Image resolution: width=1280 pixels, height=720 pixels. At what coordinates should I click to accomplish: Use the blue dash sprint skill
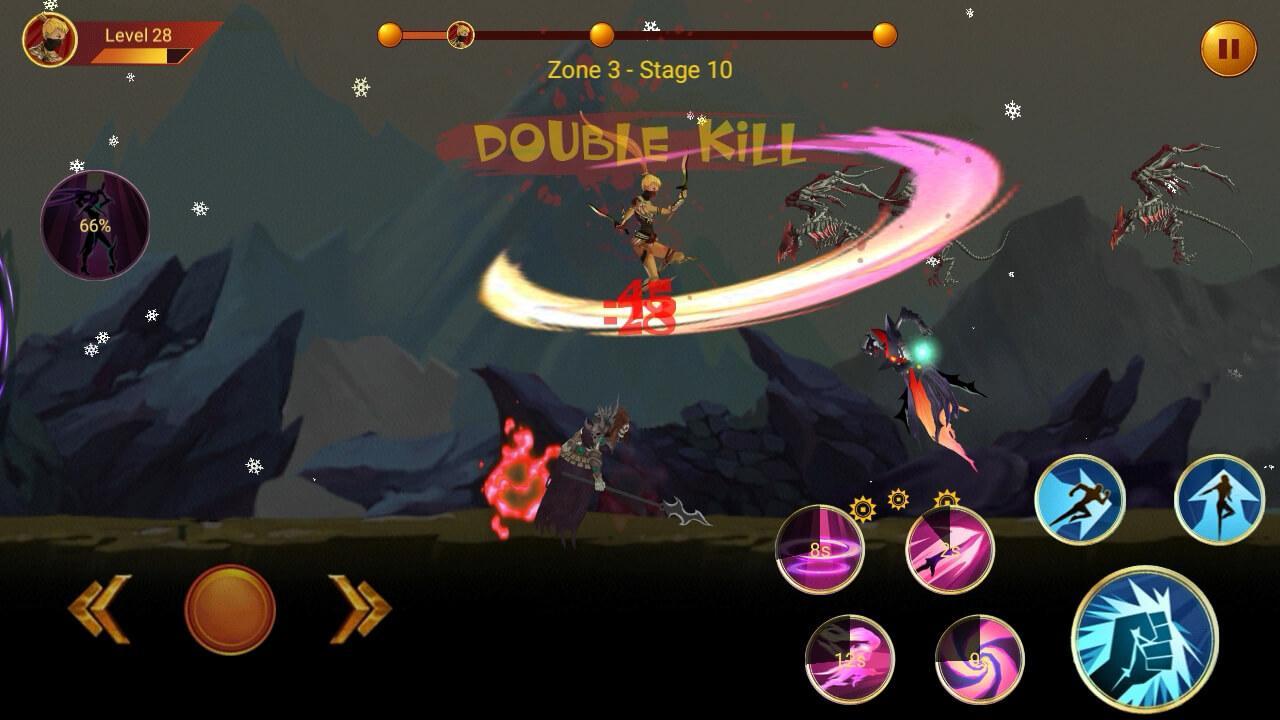[1079, 500]
